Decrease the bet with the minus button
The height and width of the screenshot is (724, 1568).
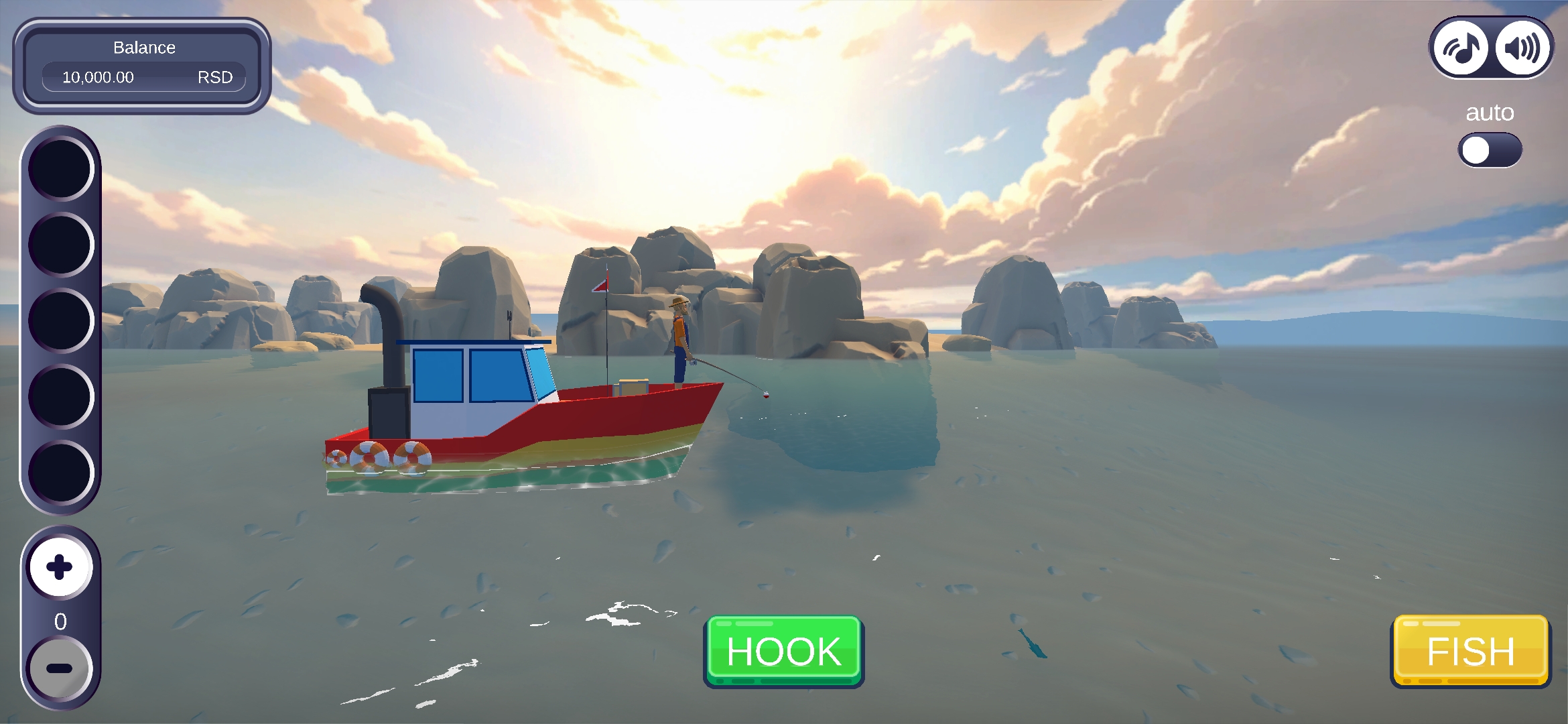tap(60, 668)
